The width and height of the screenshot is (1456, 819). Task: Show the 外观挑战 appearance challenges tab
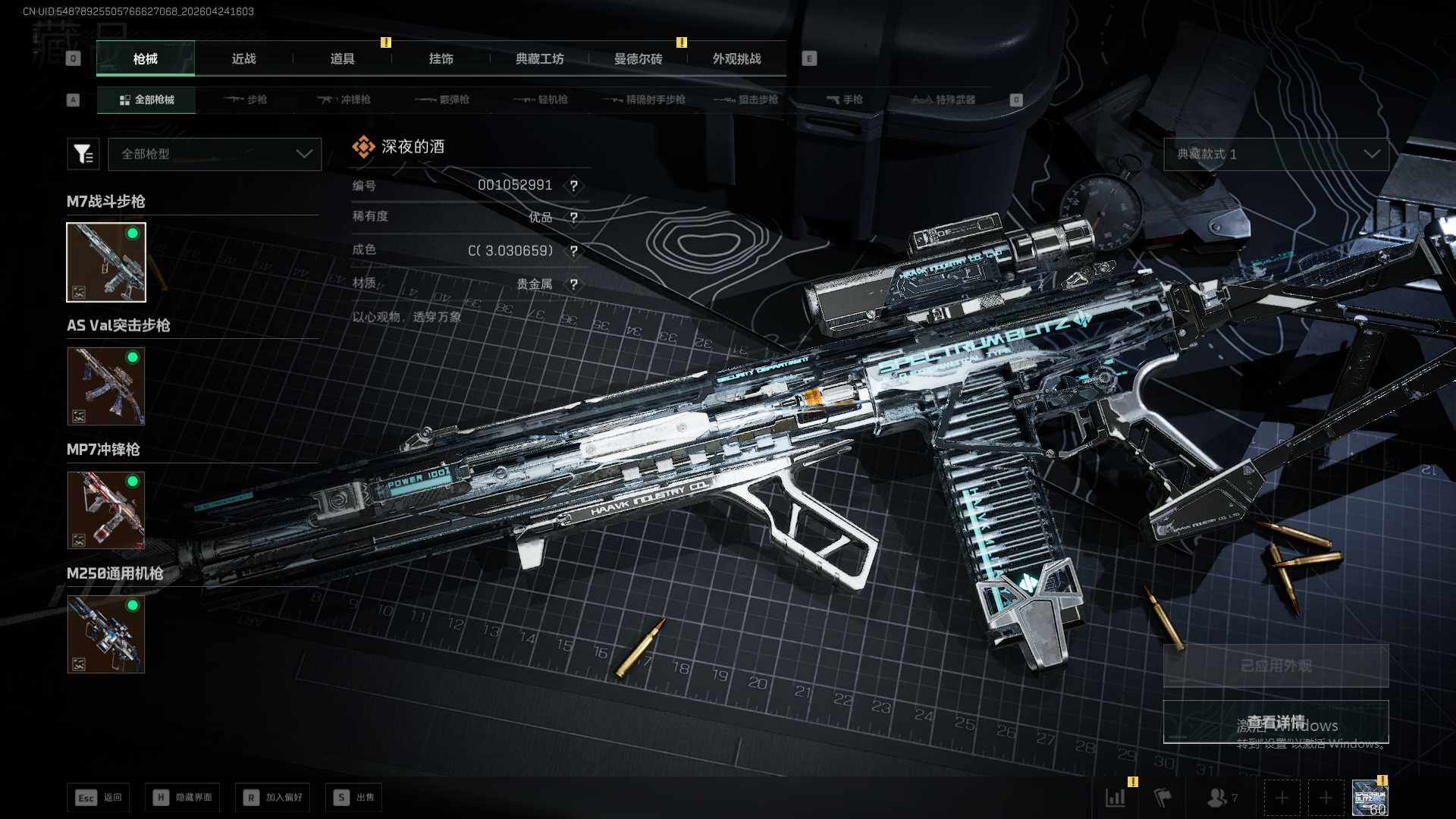coord(736,59)
